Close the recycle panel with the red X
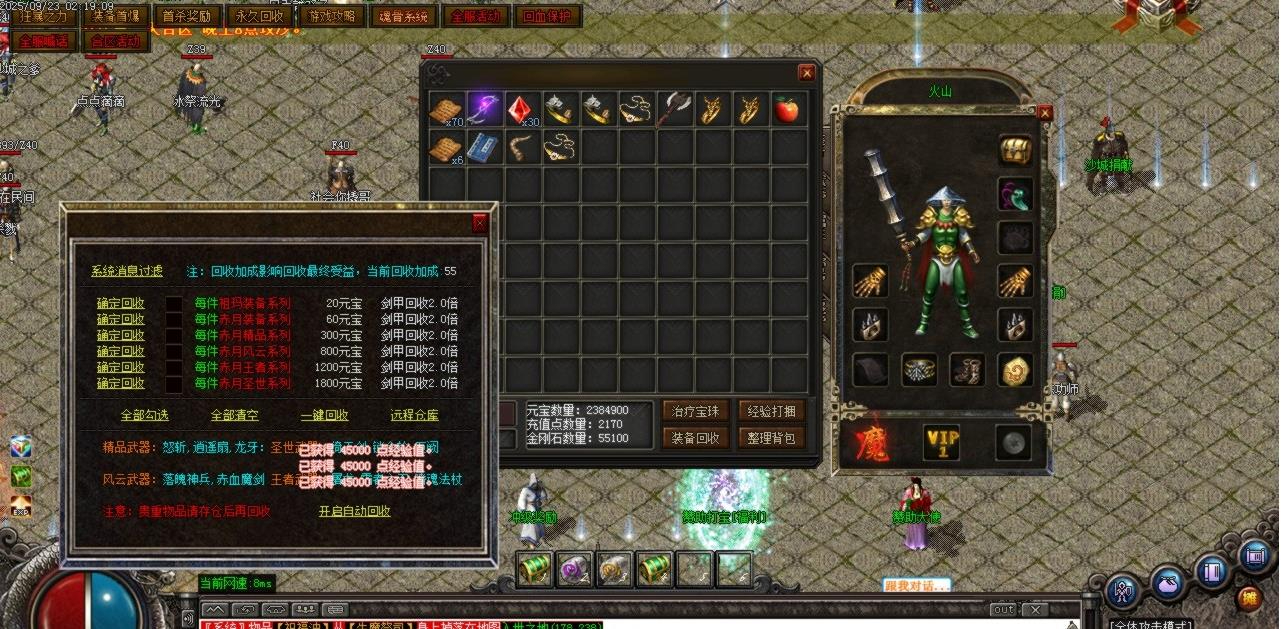Viewport: 1282px width, 629px height. click(x=480, y=224)
